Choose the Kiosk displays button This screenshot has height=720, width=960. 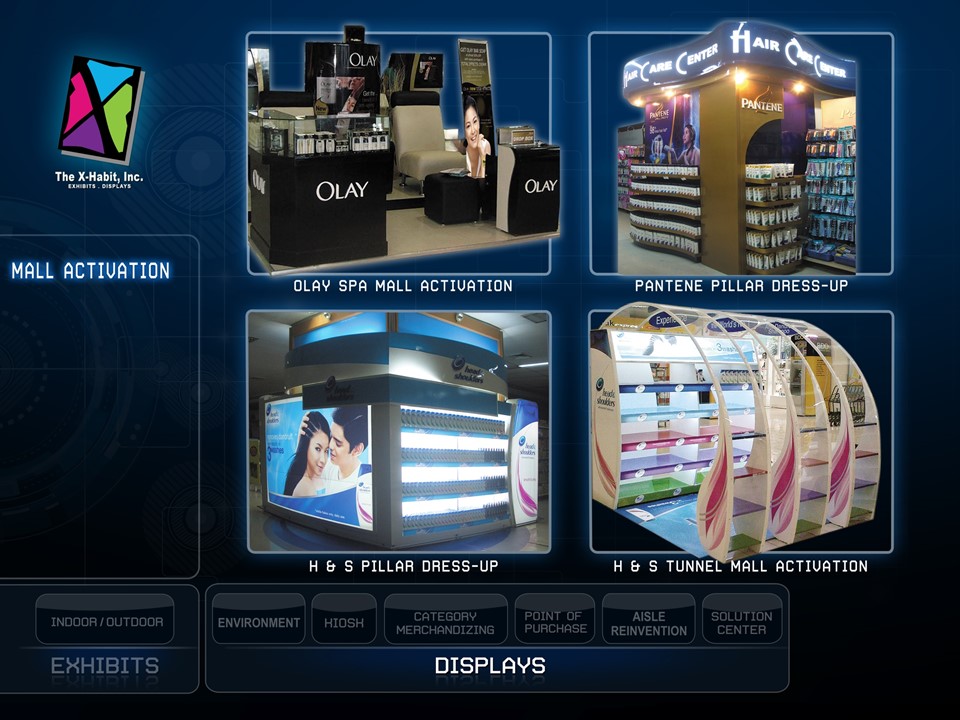pos(344,622)
